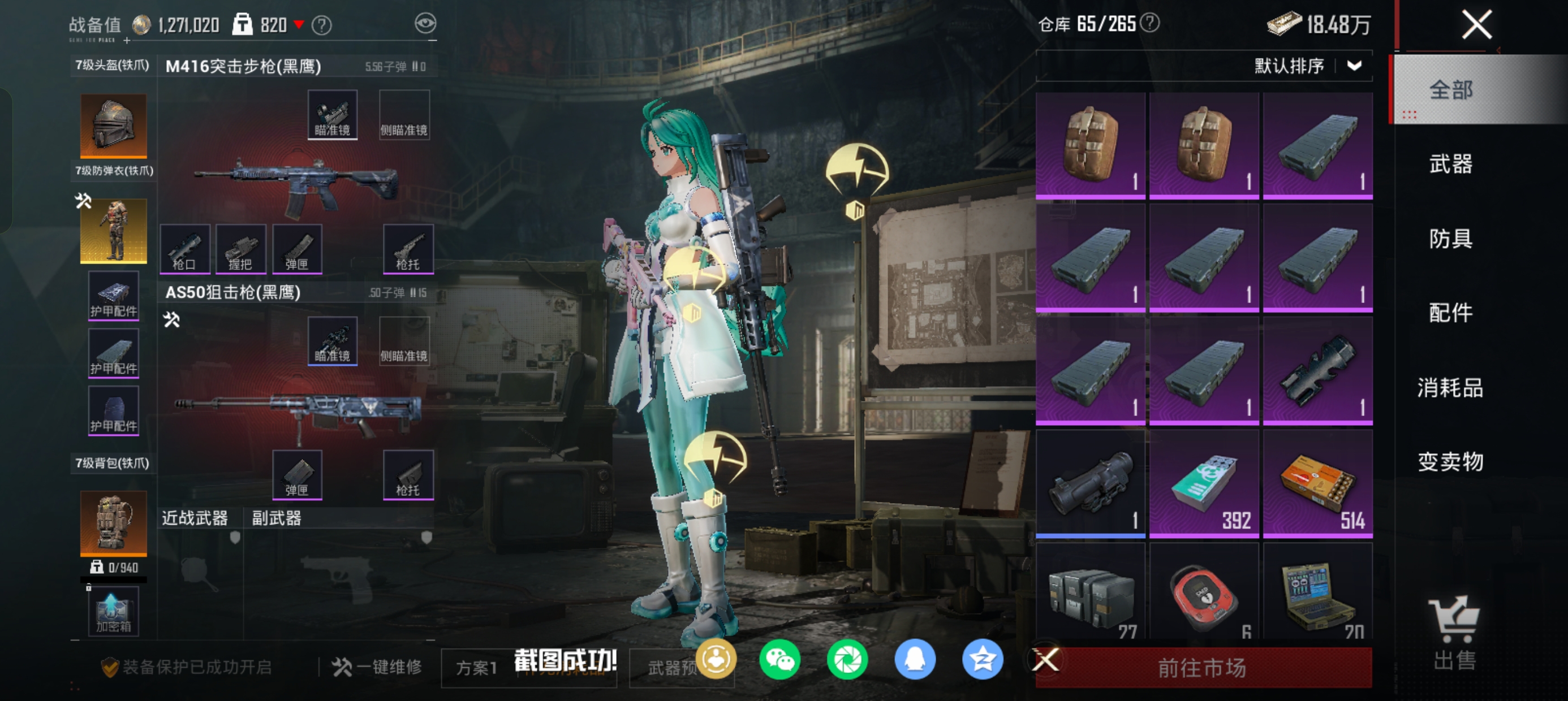Tap the 出售 sell cart button
This screenshot has height=701, width=1568.
pos(1454,633)
